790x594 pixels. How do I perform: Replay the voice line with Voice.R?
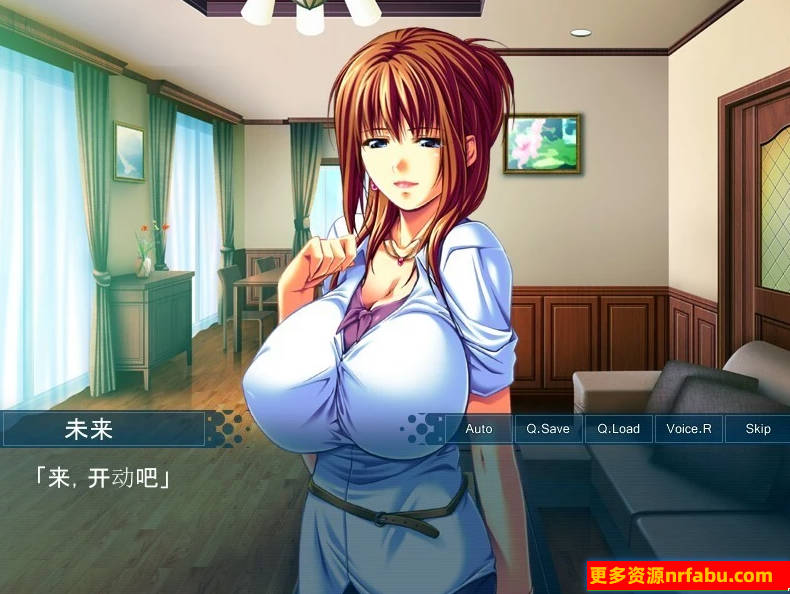click(x=688, y=429)
